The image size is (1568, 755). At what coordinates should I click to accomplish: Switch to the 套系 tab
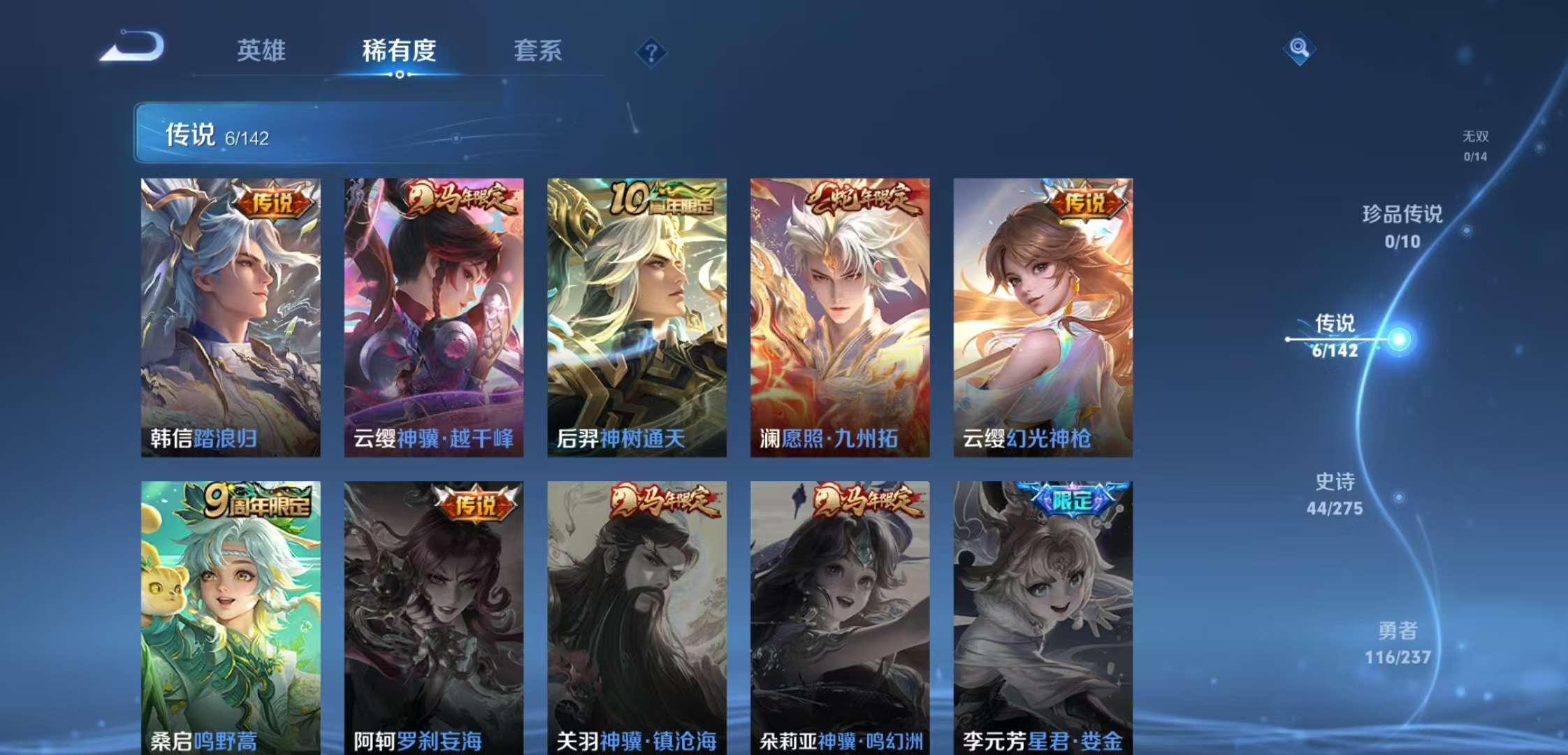coord(539,52)
